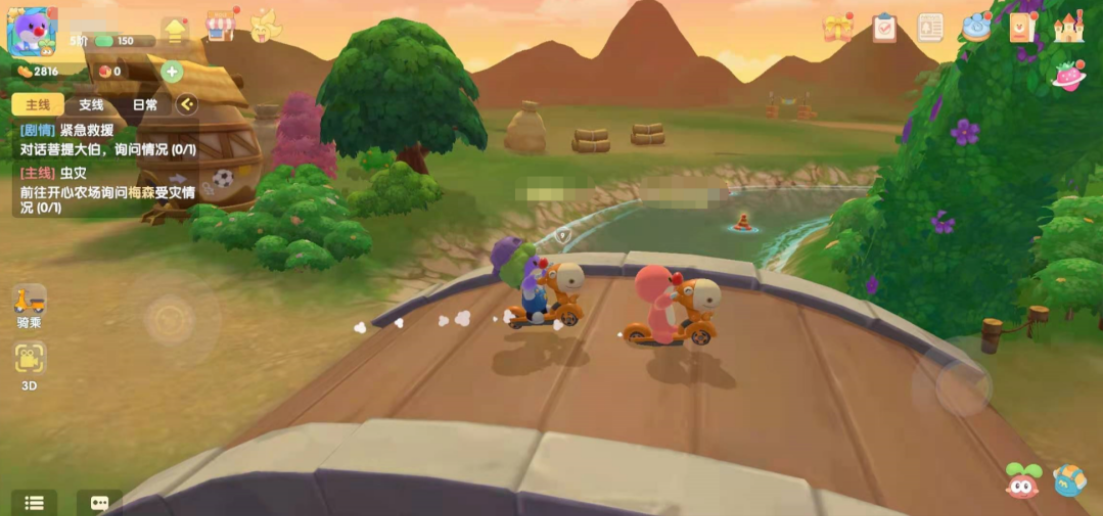Viewport: 1103px width, 516px height.
Task: Open the player avatar profile
Action: coord(30,31)
